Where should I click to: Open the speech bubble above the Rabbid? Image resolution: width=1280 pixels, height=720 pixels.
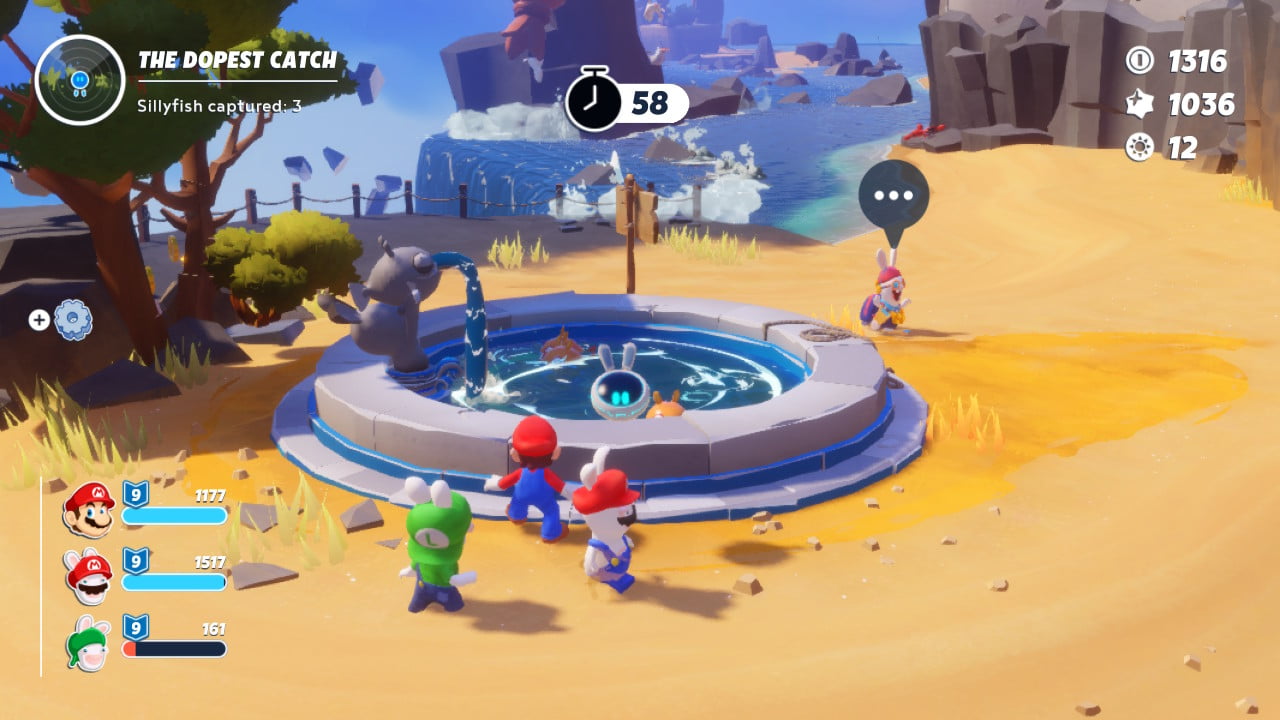coord(893,197)
